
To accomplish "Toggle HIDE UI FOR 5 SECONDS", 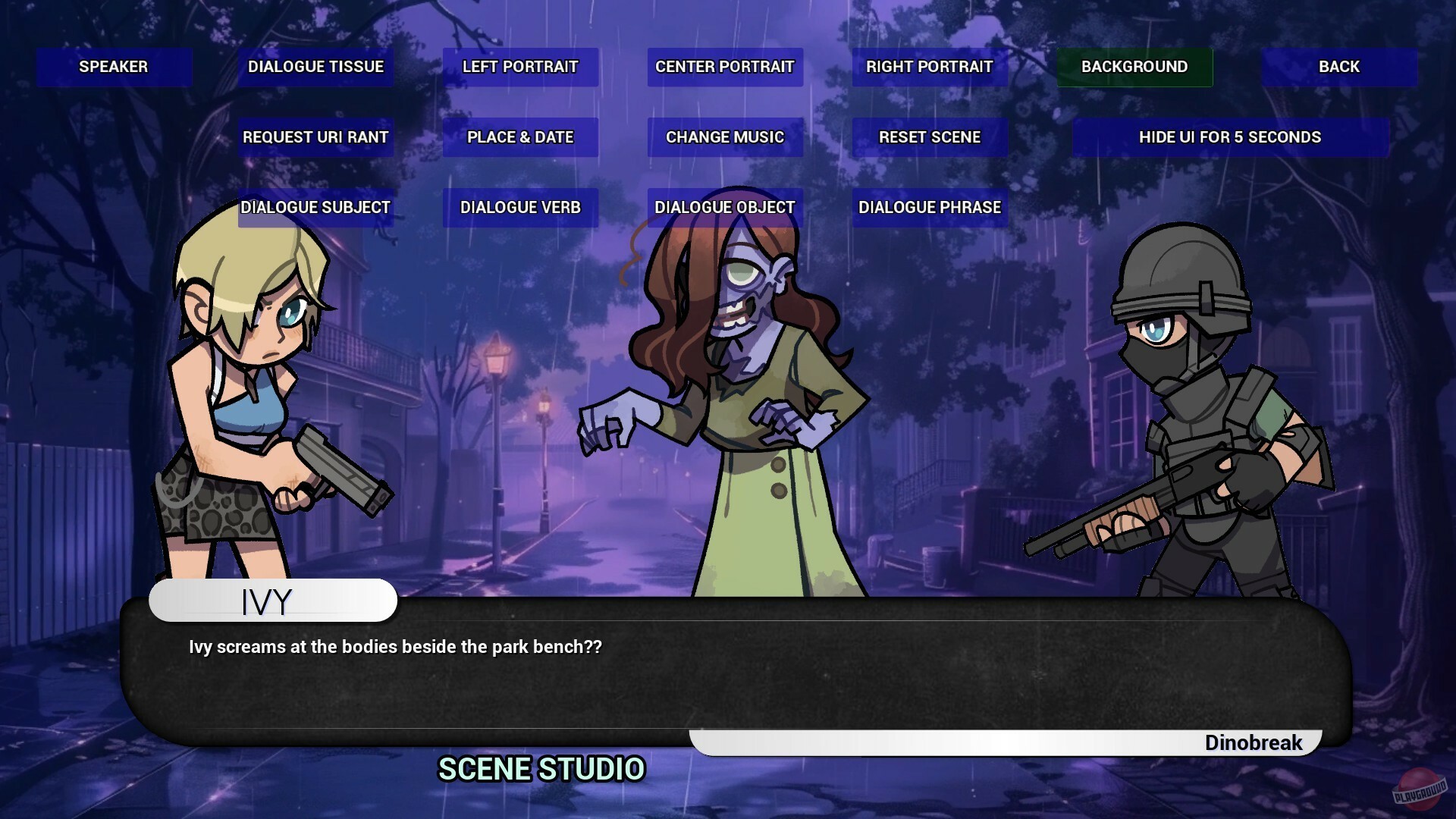I will click(x=1230, y=137).
